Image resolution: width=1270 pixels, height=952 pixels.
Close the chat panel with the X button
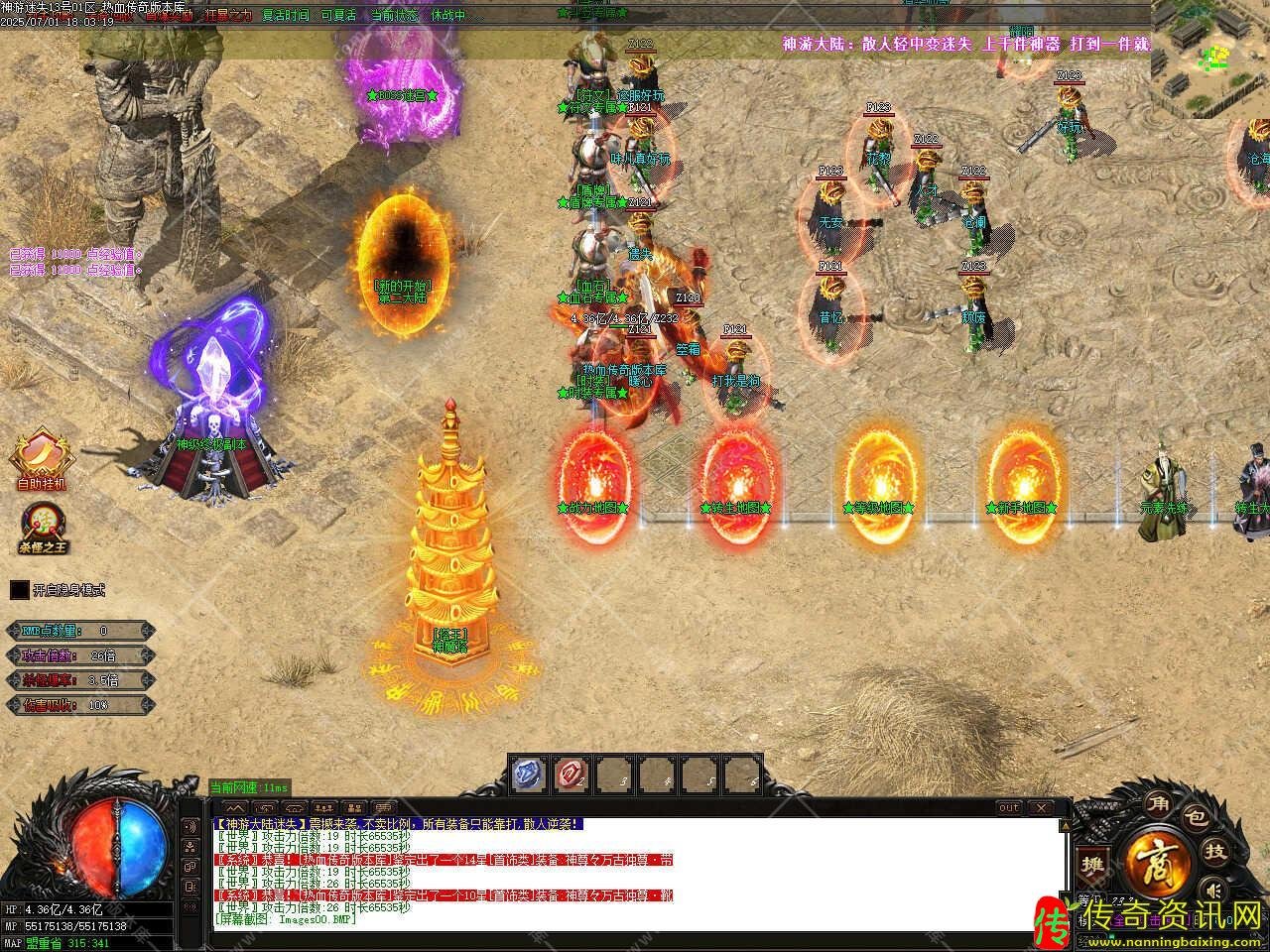pos(1040,808)
